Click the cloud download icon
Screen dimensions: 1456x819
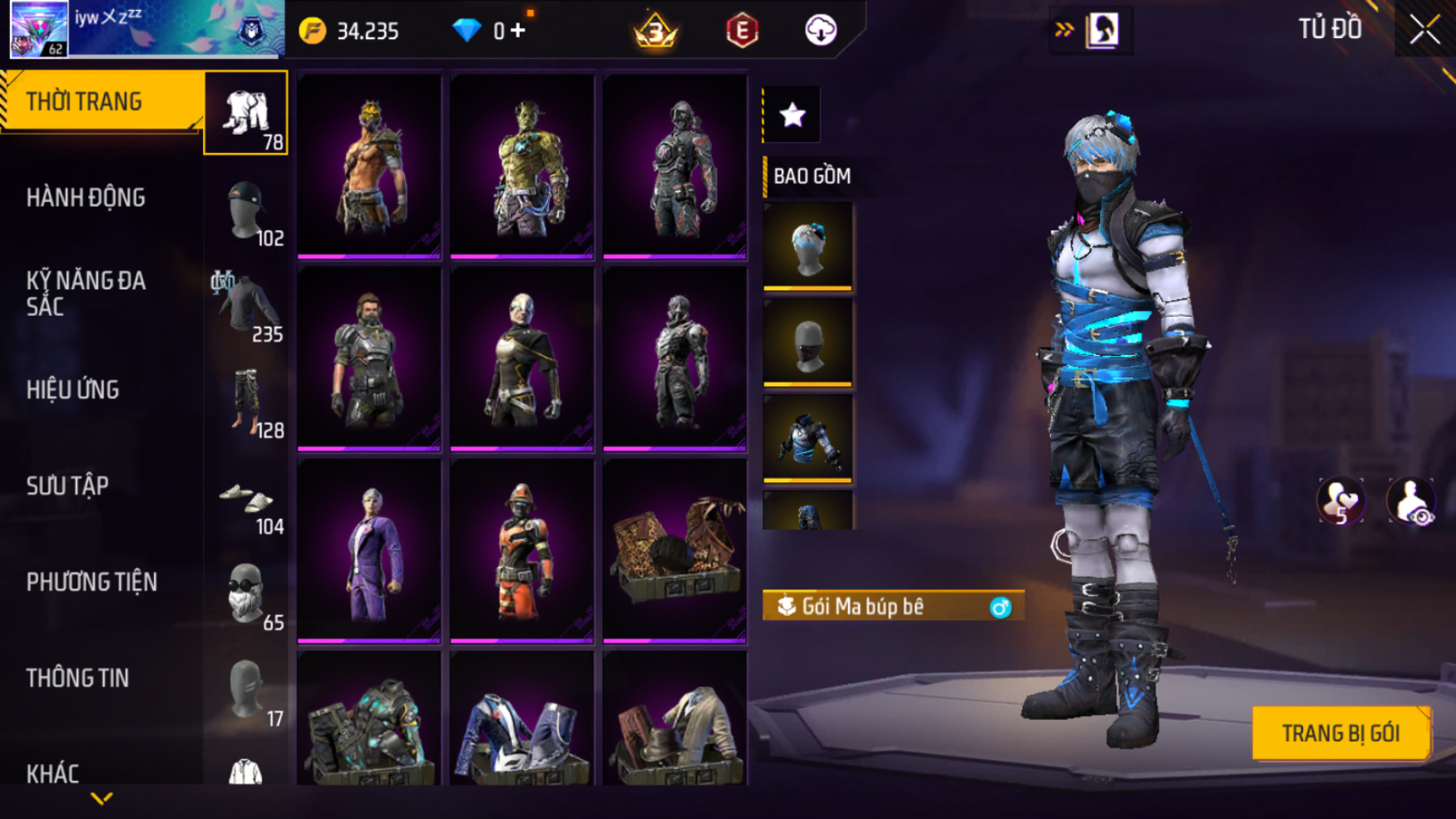coord(821,31)
